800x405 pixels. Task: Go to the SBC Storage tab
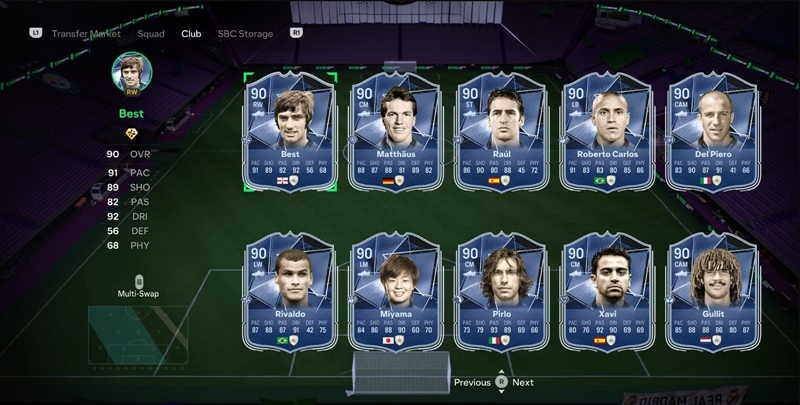coord(245,33)
